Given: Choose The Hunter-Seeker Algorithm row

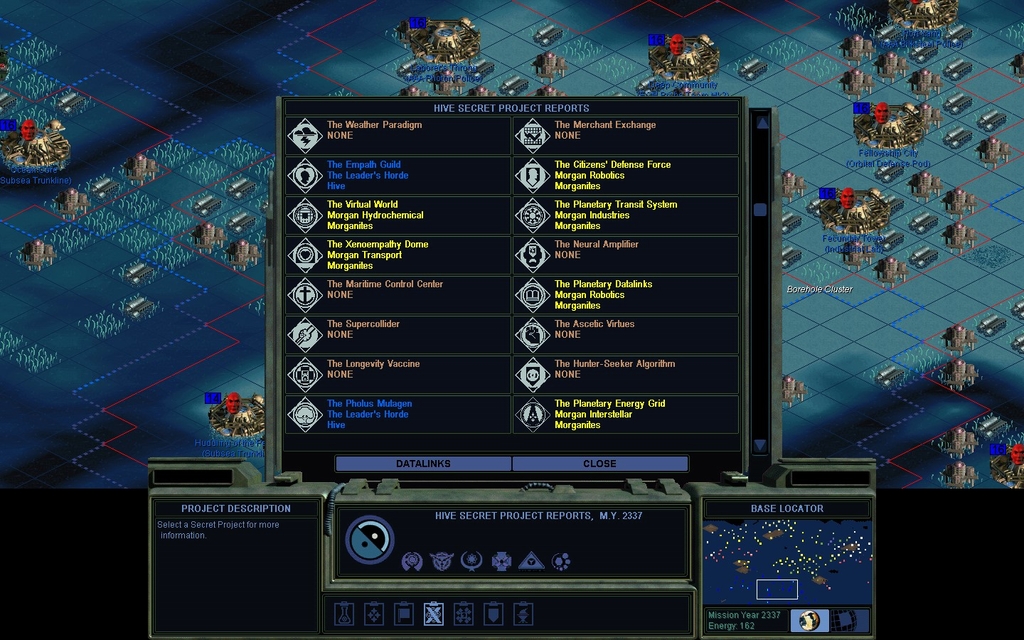Looking at the screenshot, I should (x=626, y=374).
